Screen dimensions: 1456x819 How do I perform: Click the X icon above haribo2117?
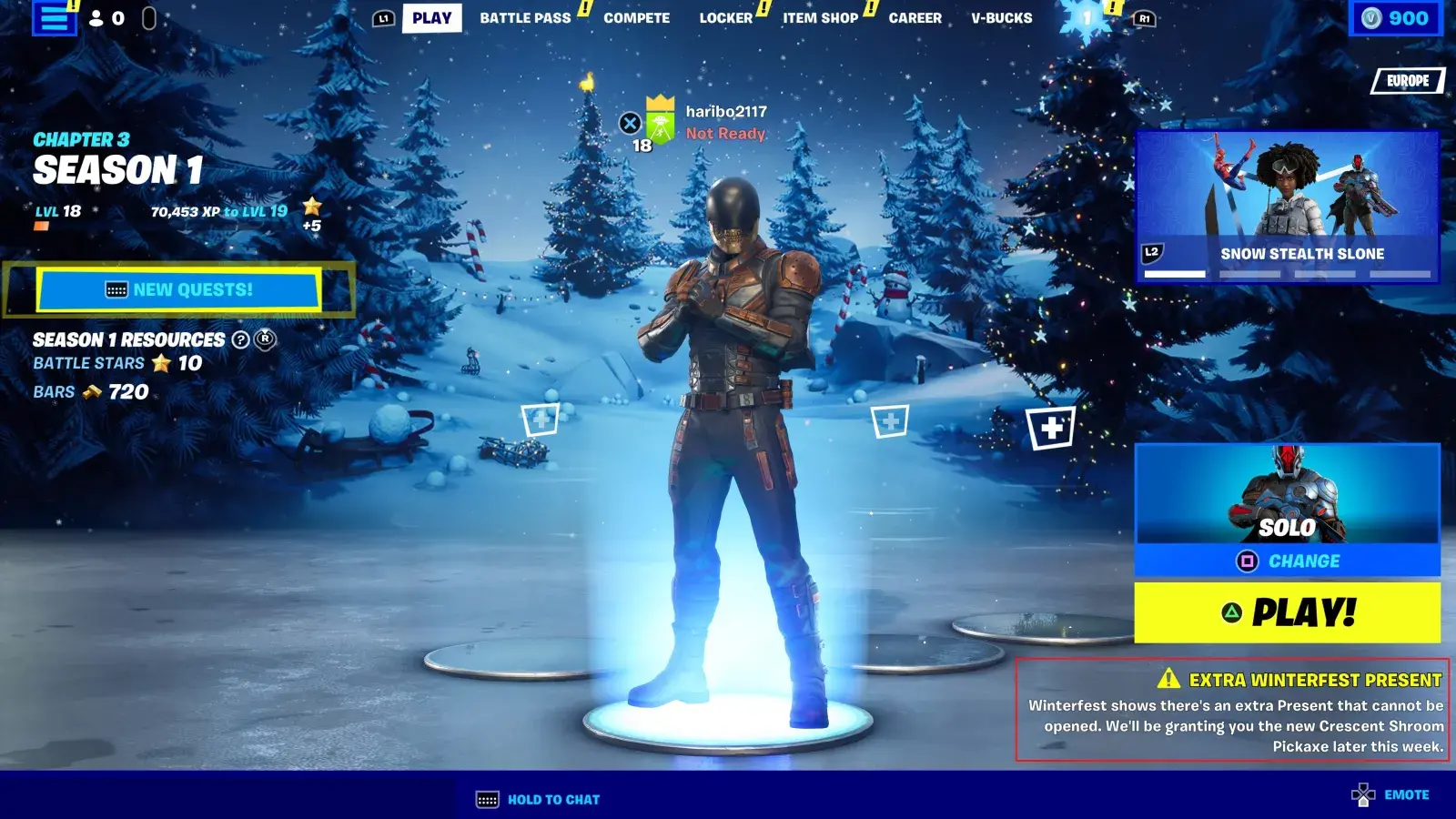pyautogui.click(x=629, y=123)
